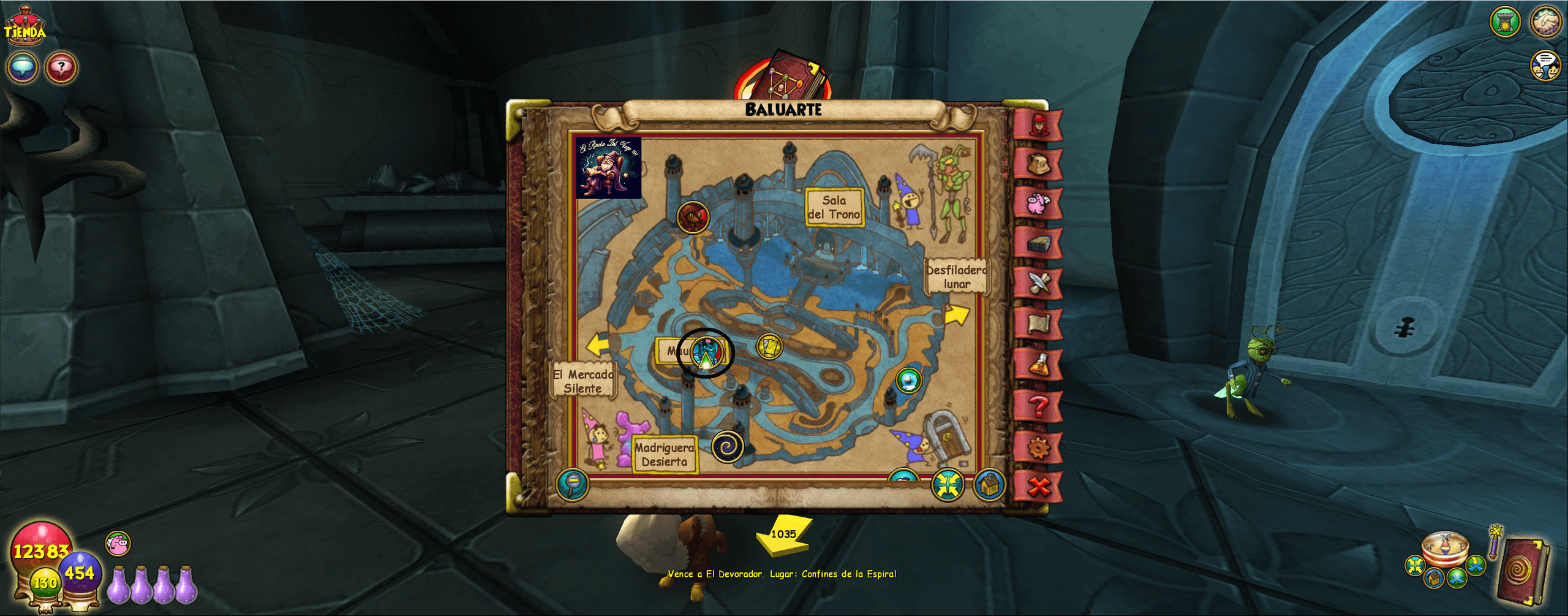Open the Tienda crown shop

(24, 27)
